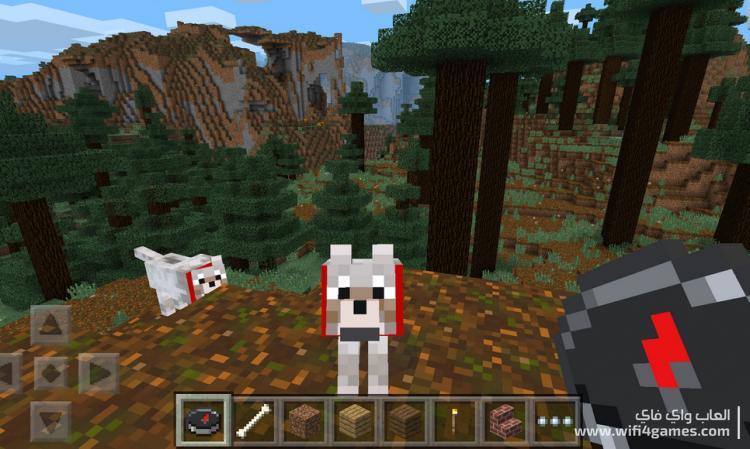
Task: Select the bone in the hotbar
Action: 254,420
